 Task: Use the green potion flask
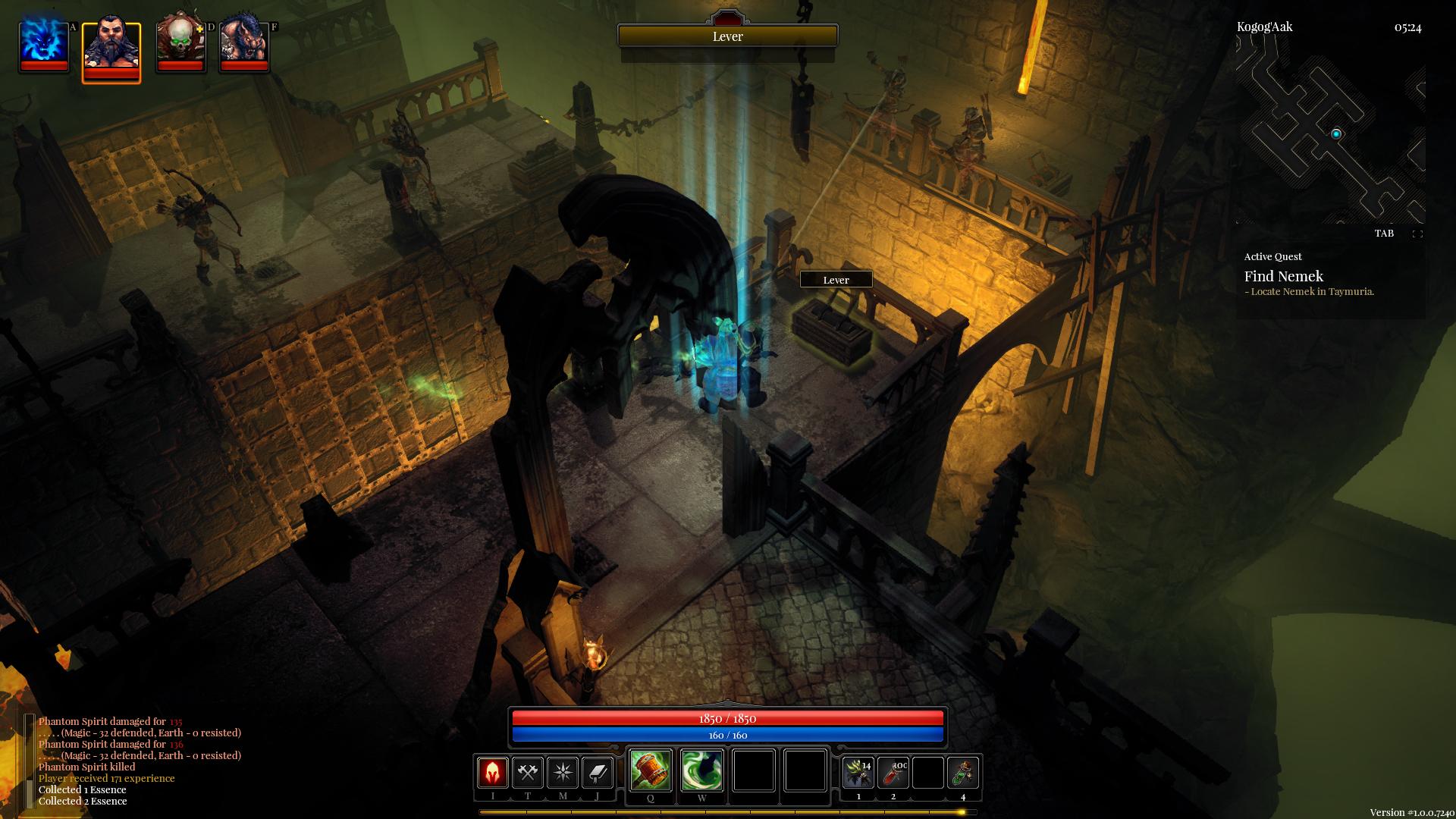pyautogui.click(x=963, y=773)
